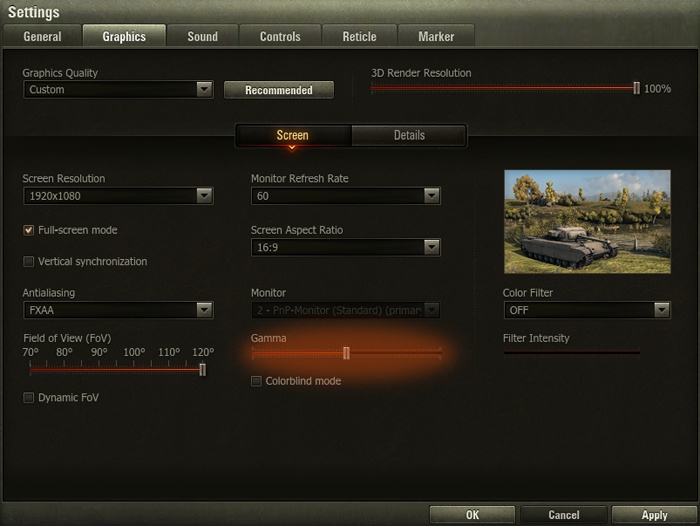The image size is (700, 526).
Task: Toggle the Full-screen mode checkbox
Action: [x=29, y=230]
